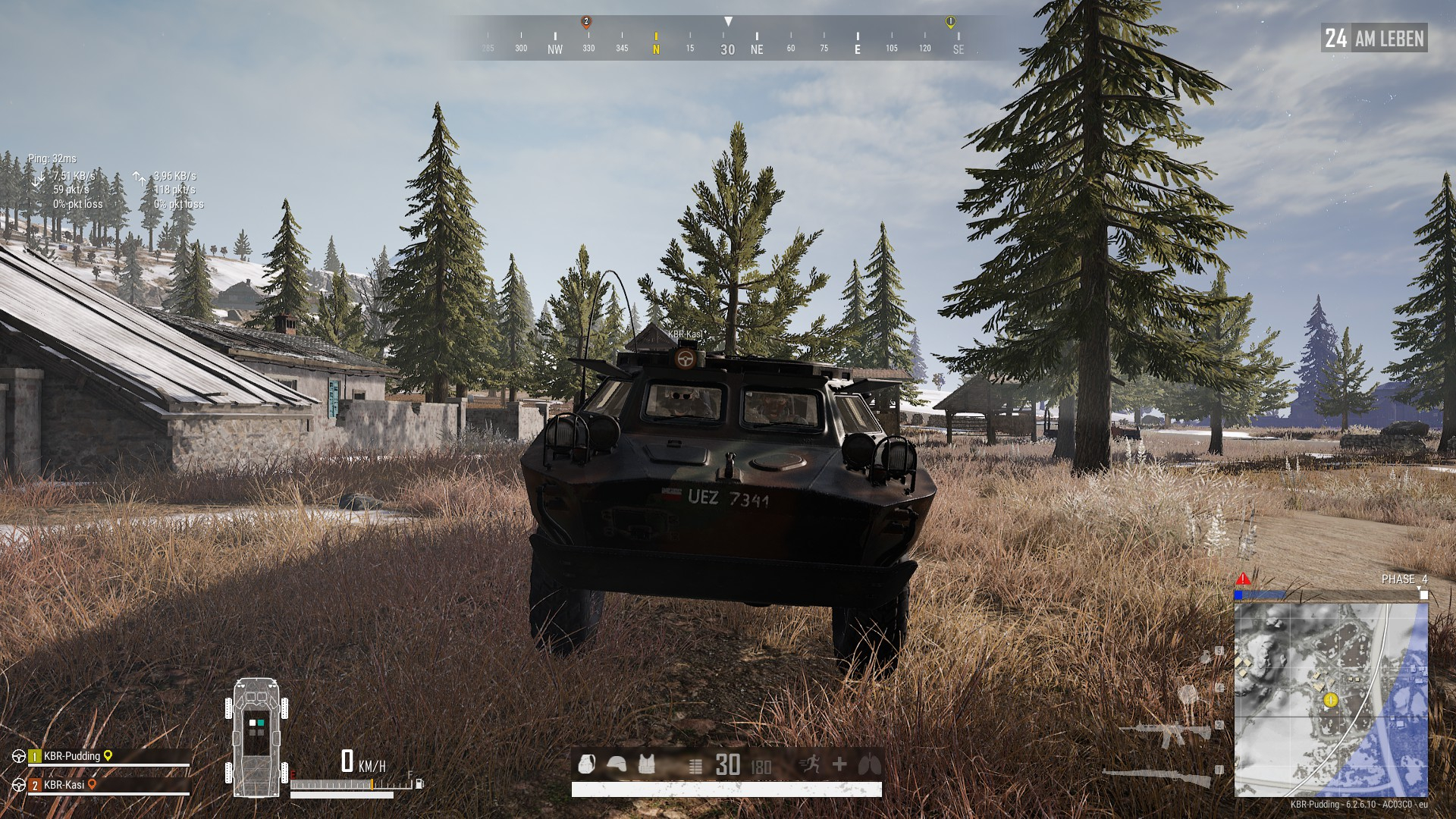
Task: Click the fuel pump icon by gauge
Action: (419, 783)
